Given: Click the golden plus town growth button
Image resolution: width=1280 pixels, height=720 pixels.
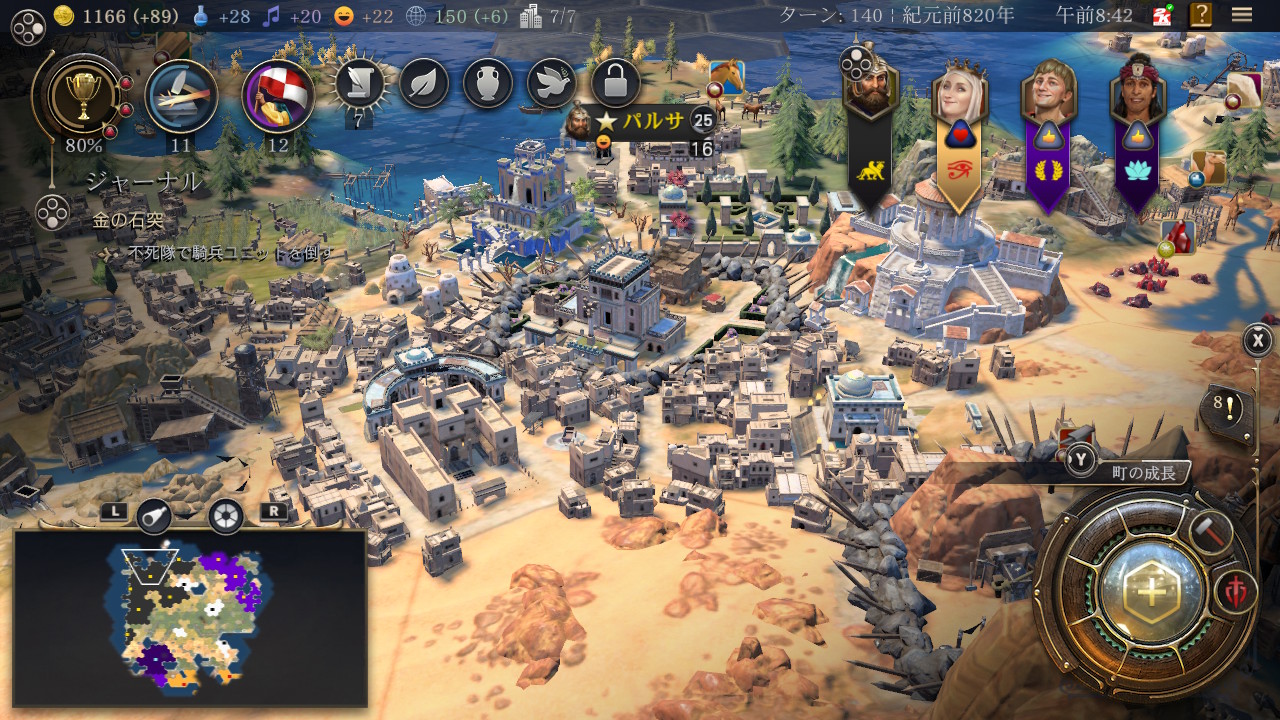Looking at the screenshot, I should coord(1152,591).
